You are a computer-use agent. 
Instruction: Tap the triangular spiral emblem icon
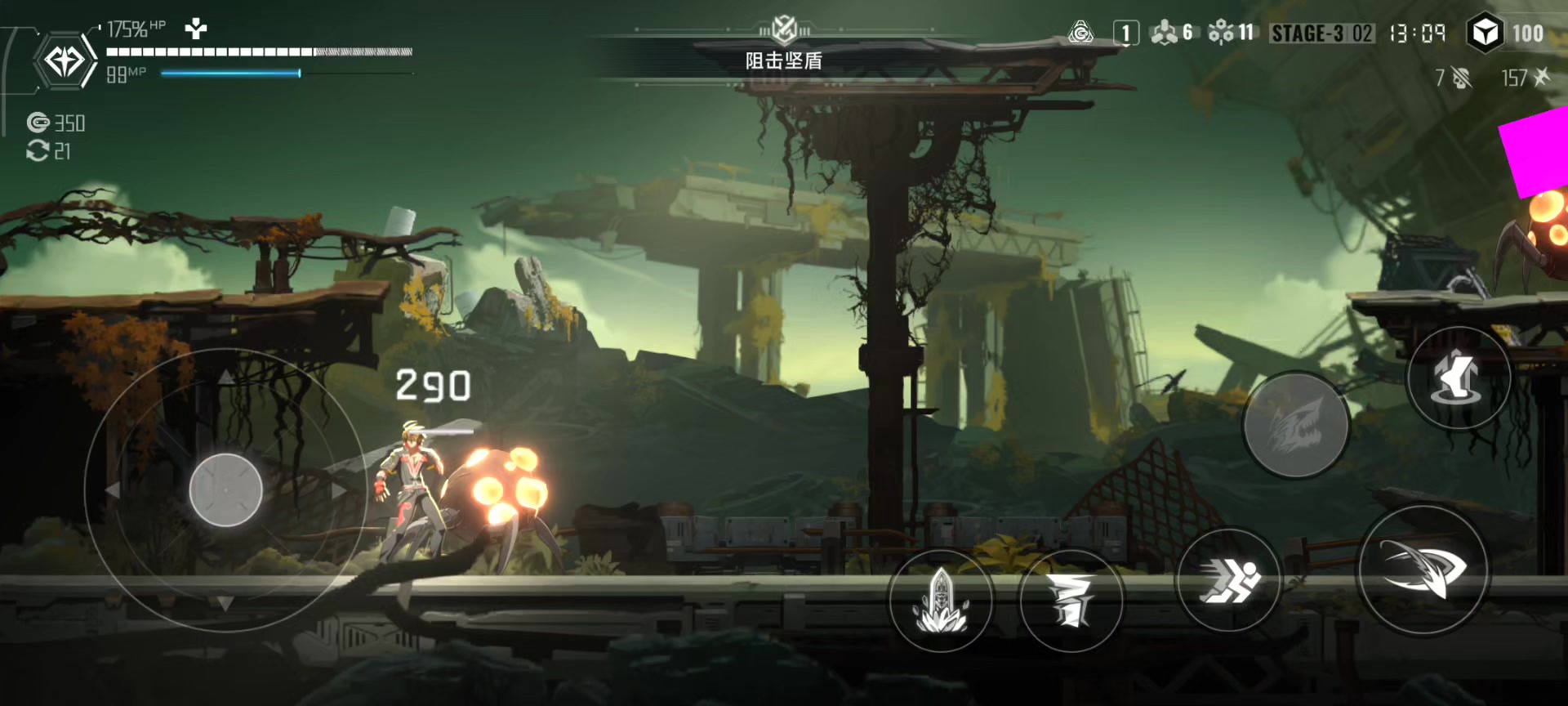pos(1080,33)
